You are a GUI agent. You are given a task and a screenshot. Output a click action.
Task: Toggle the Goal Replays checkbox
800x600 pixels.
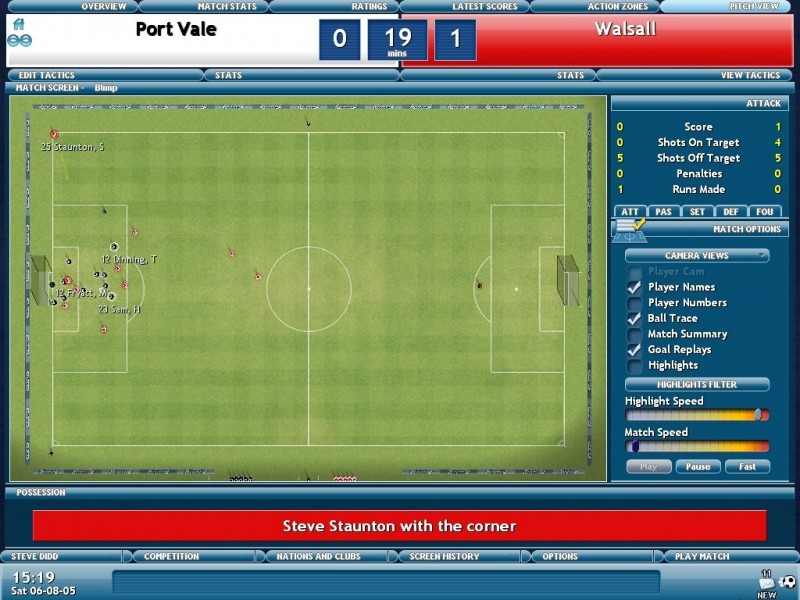pos(633,350)
